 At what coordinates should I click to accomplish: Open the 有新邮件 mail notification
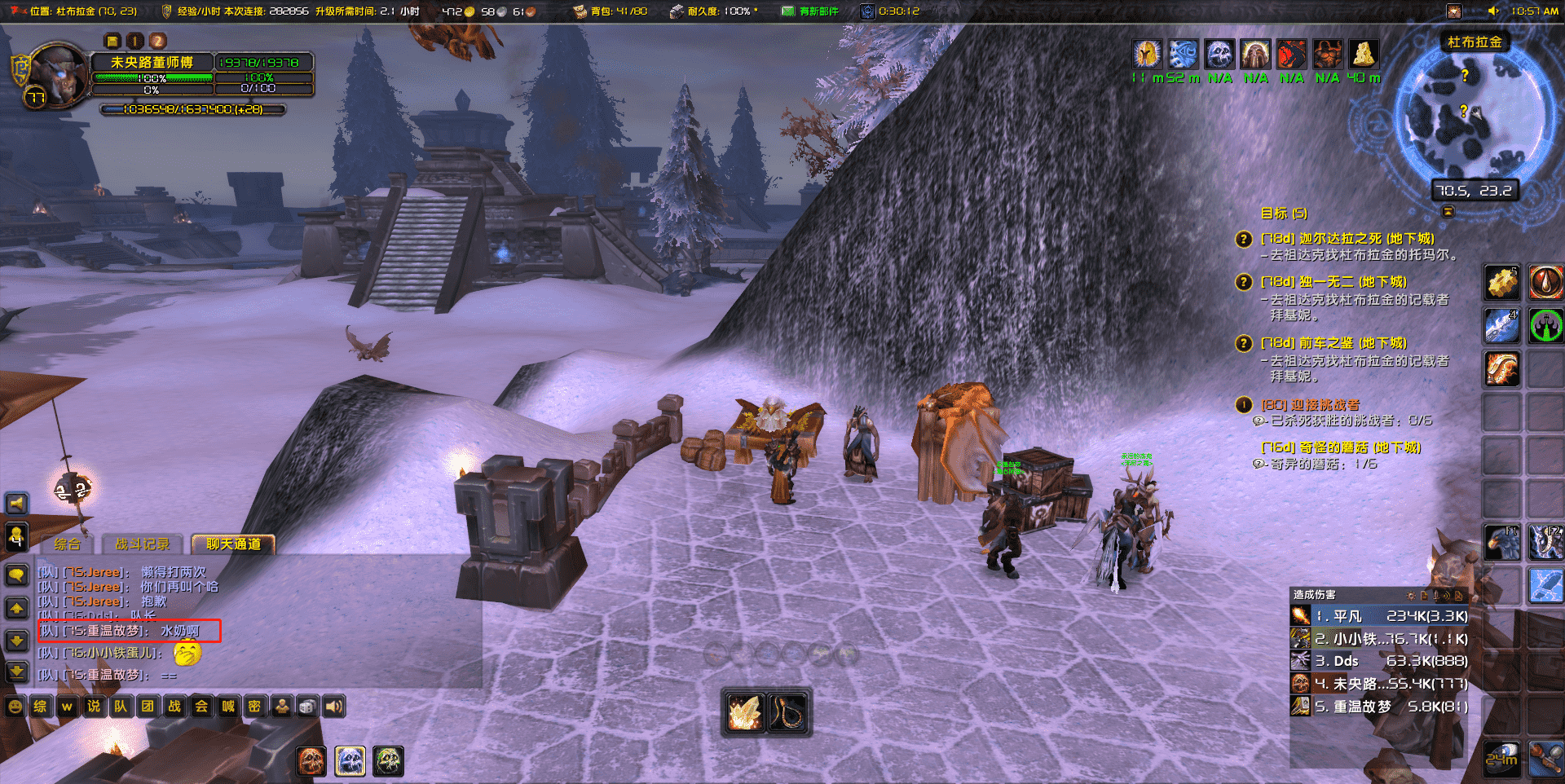click(809, 11)
